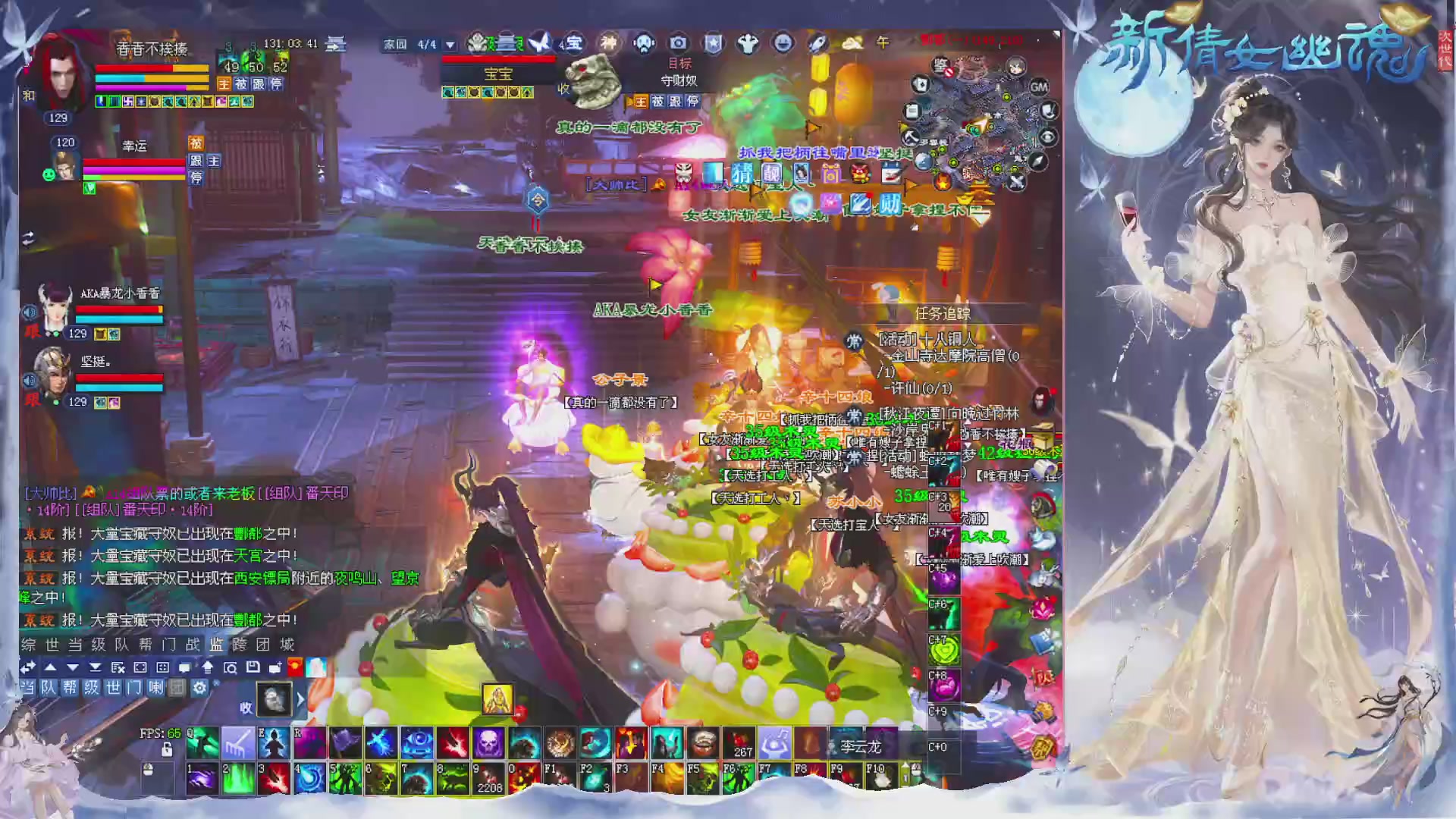Click the right arrow to expand the pet bar
This screenshot has height=819, width=1456.
pos(300,699)
